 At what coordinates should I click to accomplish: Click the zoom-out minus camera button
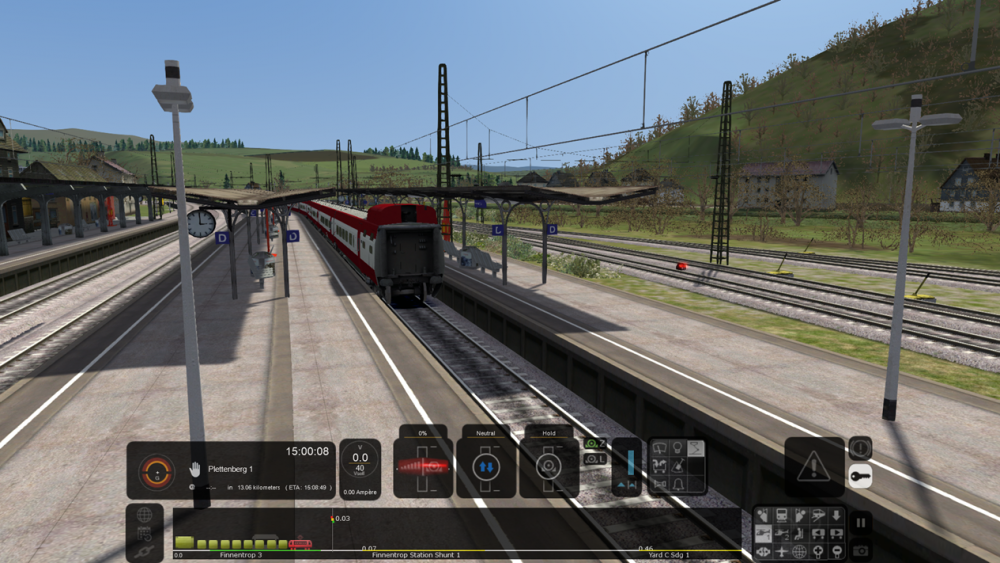(x=836, y=552)
